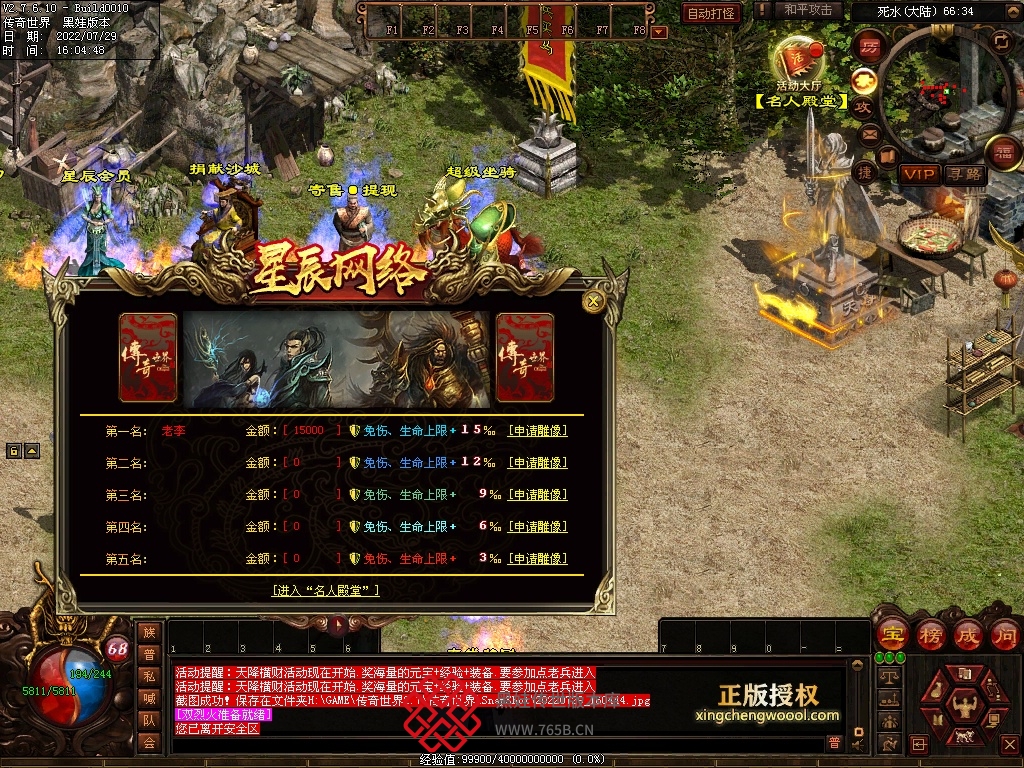Open the VIP panel
The image size is (1024, 768).
click(920, 174)
